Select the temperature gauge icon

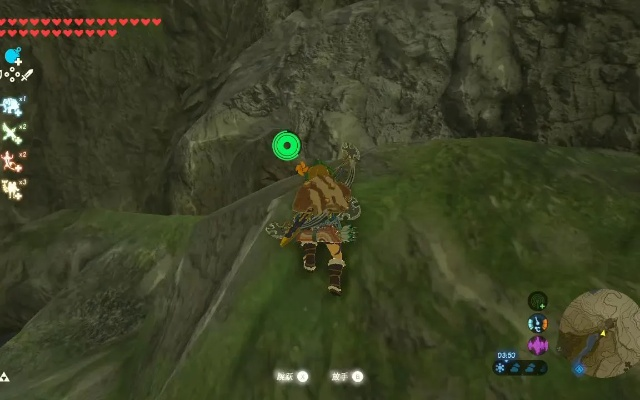click(x=538, y=323)
